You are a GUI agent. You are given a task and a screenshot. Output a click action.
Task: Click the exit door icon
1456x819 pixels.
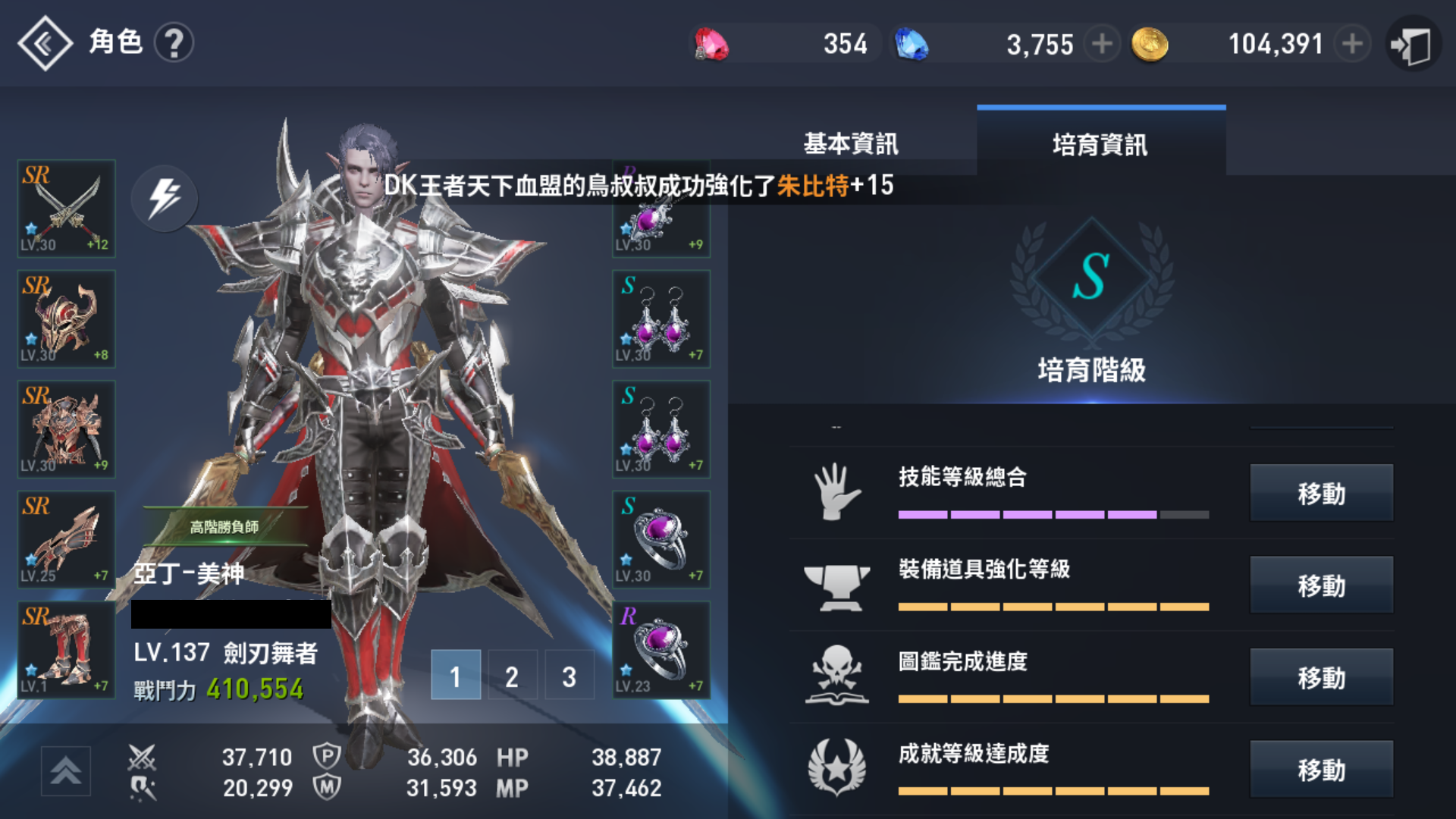click(x=1412, y=45)
